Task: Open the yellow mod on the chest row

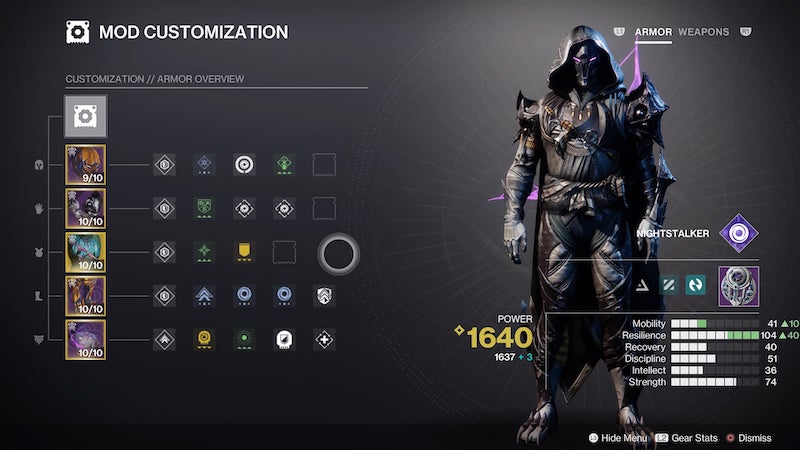Action: [x=244, y=252]
